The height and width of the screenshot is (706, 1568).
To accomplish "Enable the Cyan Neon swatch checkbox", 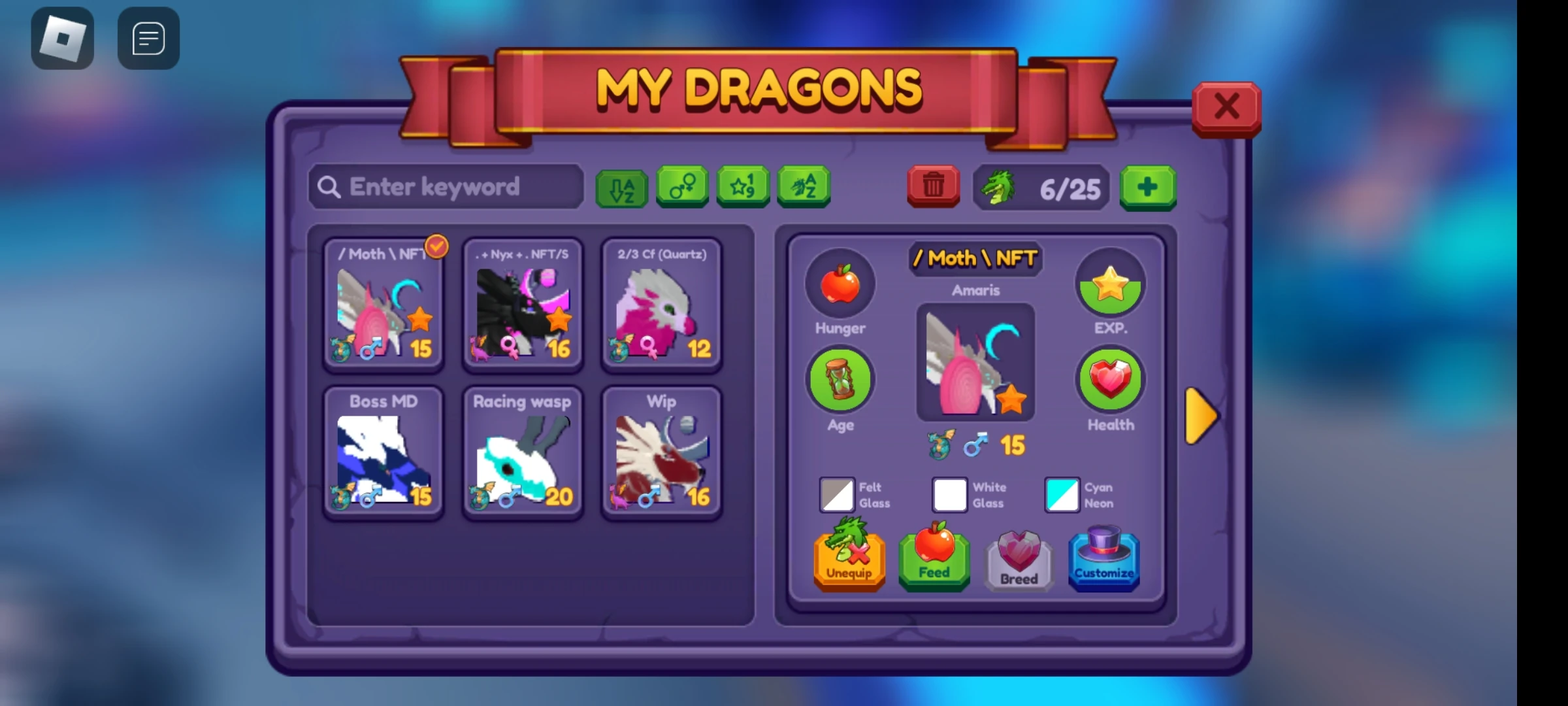I will pos(1062,495).
